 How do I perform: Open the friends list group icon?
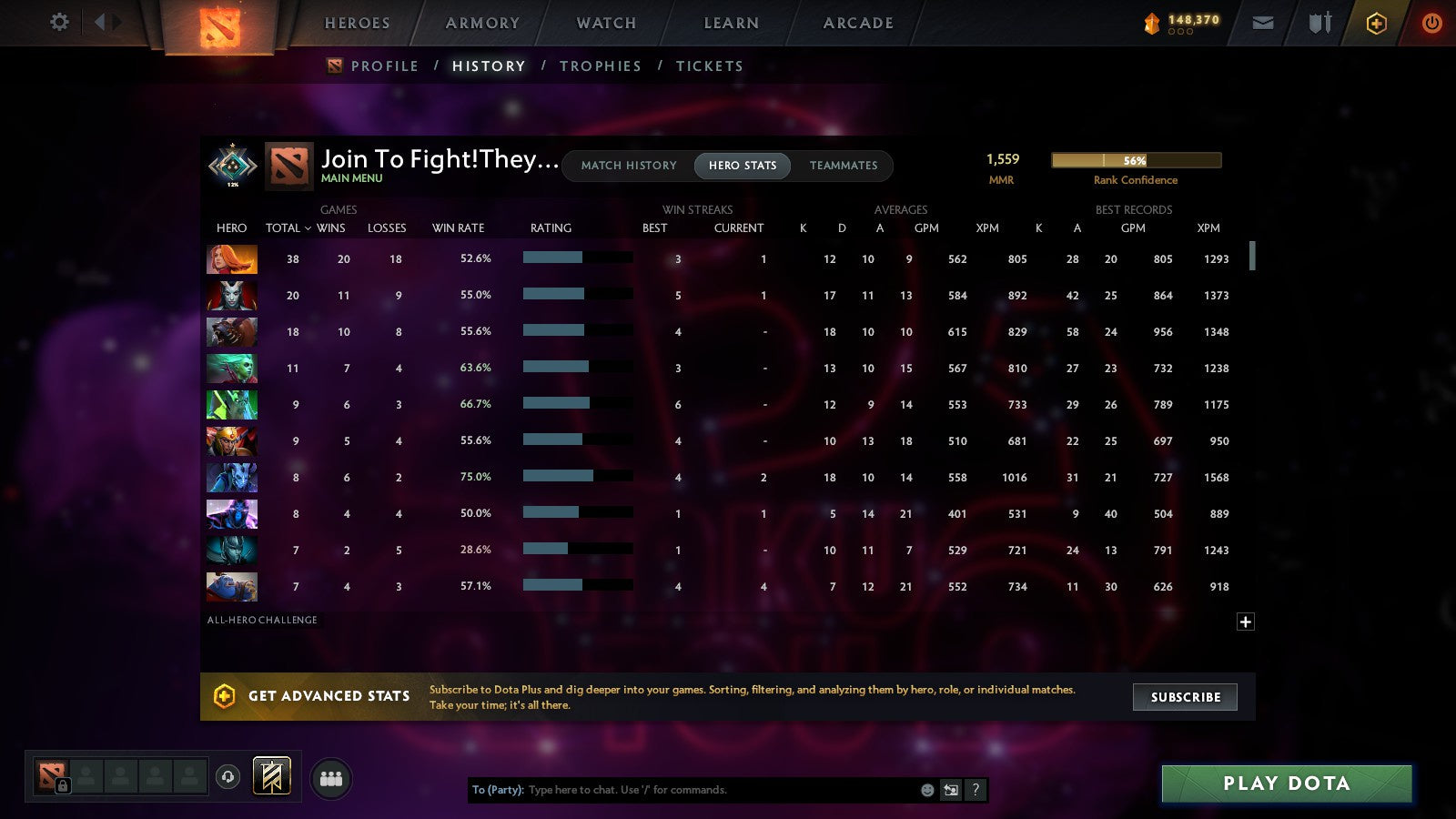pos(331,776)
